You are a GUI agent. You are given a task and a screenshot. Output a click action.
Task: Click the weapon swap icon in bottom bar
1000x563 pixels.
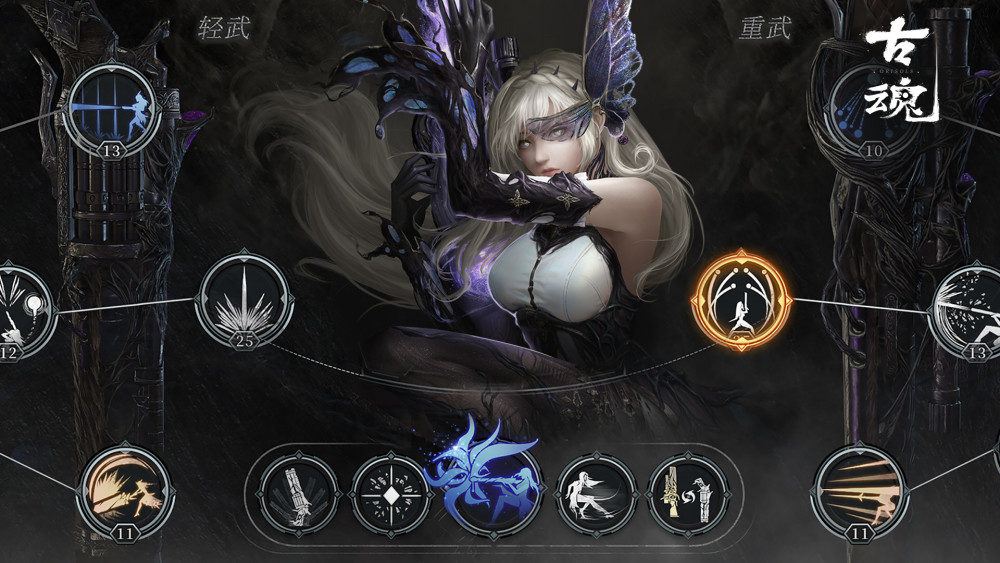pyautogui.click(x=689, y=495)
